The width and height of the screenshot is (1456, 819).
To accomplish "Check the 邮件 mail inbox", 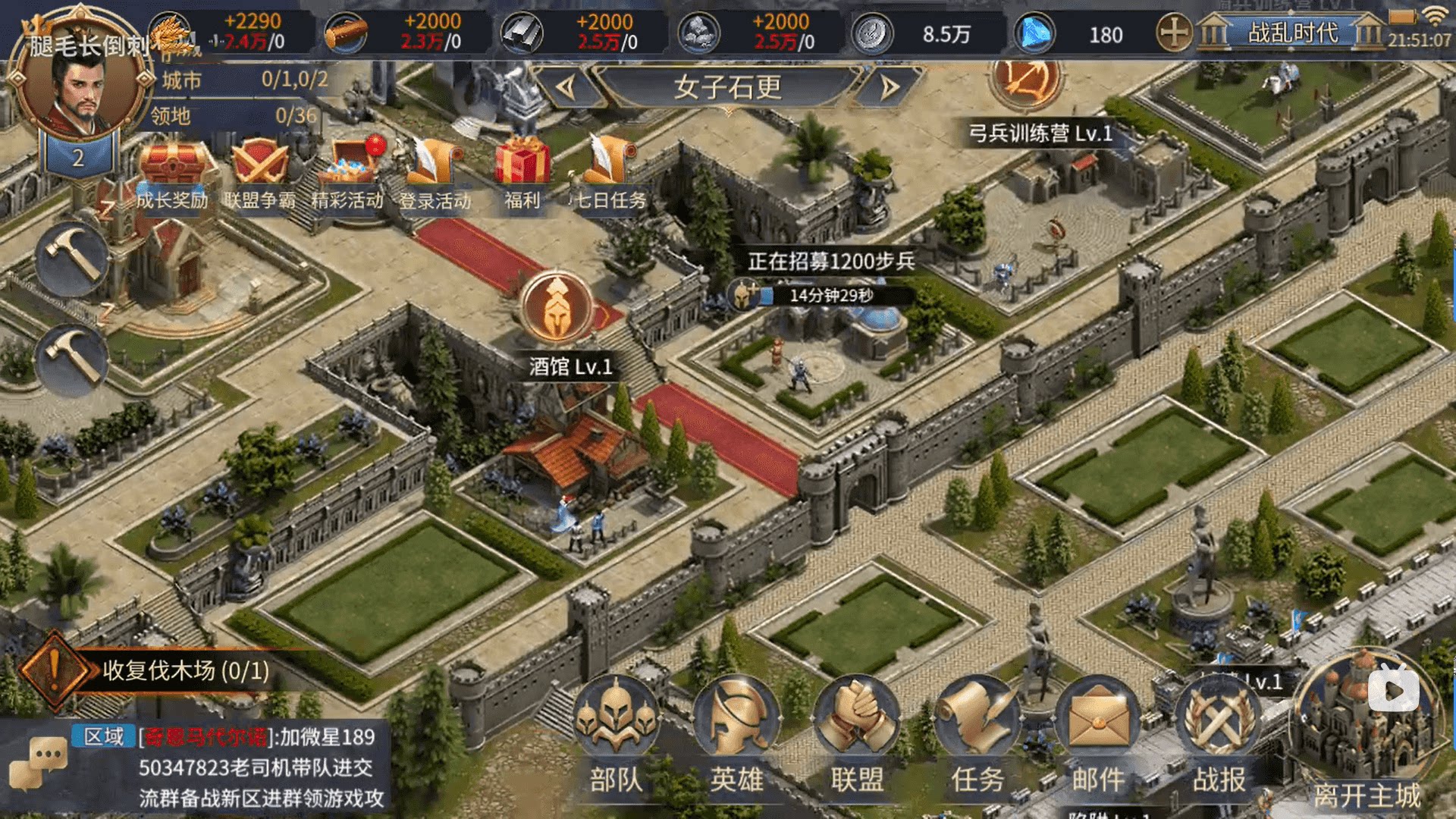I will tap(1098, 728).
